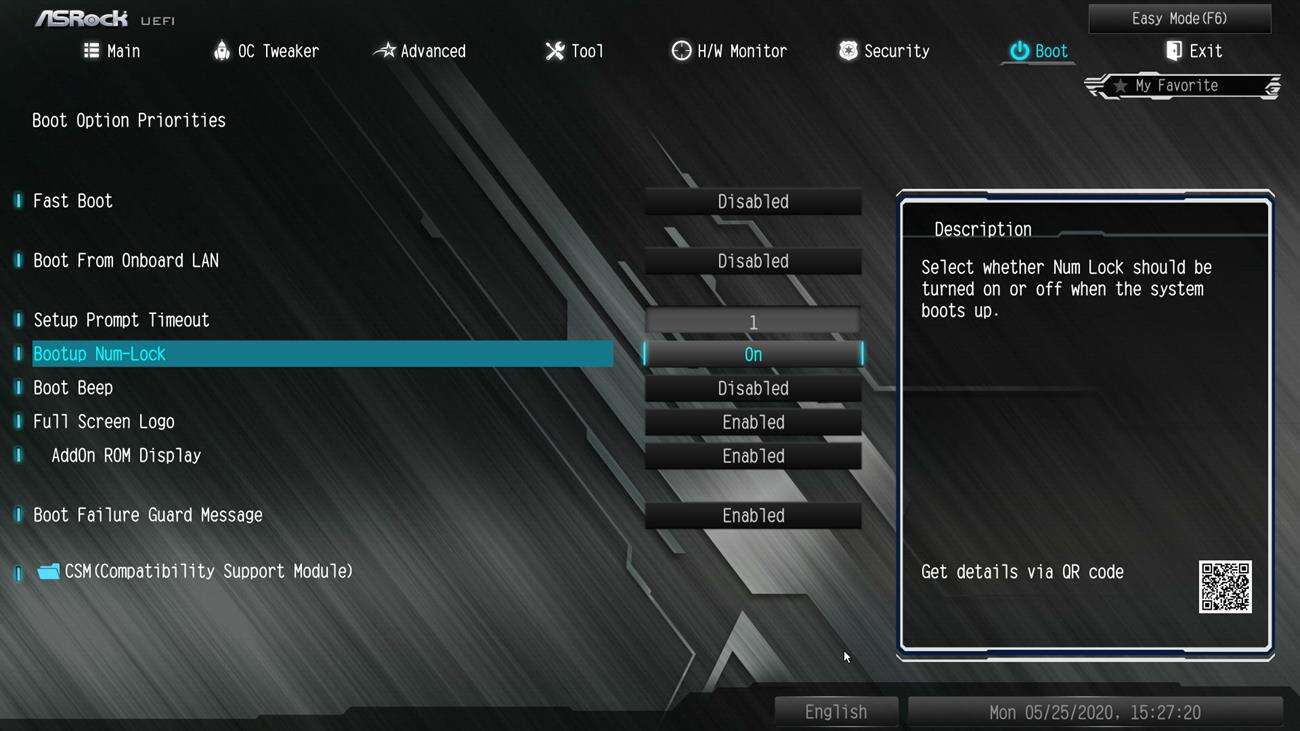Screen dimensions: 1300x731
Task: Toggle Bootup Num-Lock to Off
Action: [x=752, y=353]
